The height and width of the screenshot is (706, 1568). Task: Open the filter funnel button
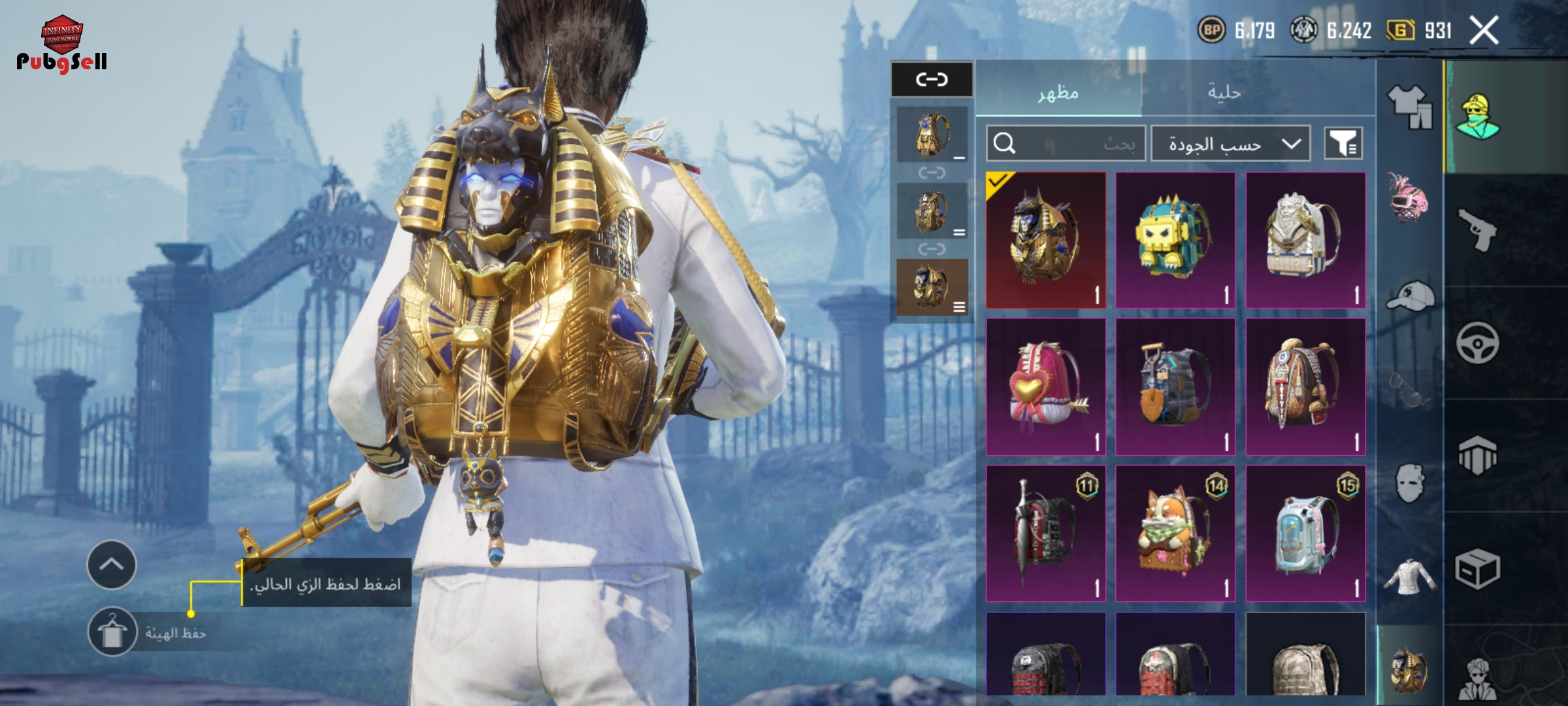1343,143
